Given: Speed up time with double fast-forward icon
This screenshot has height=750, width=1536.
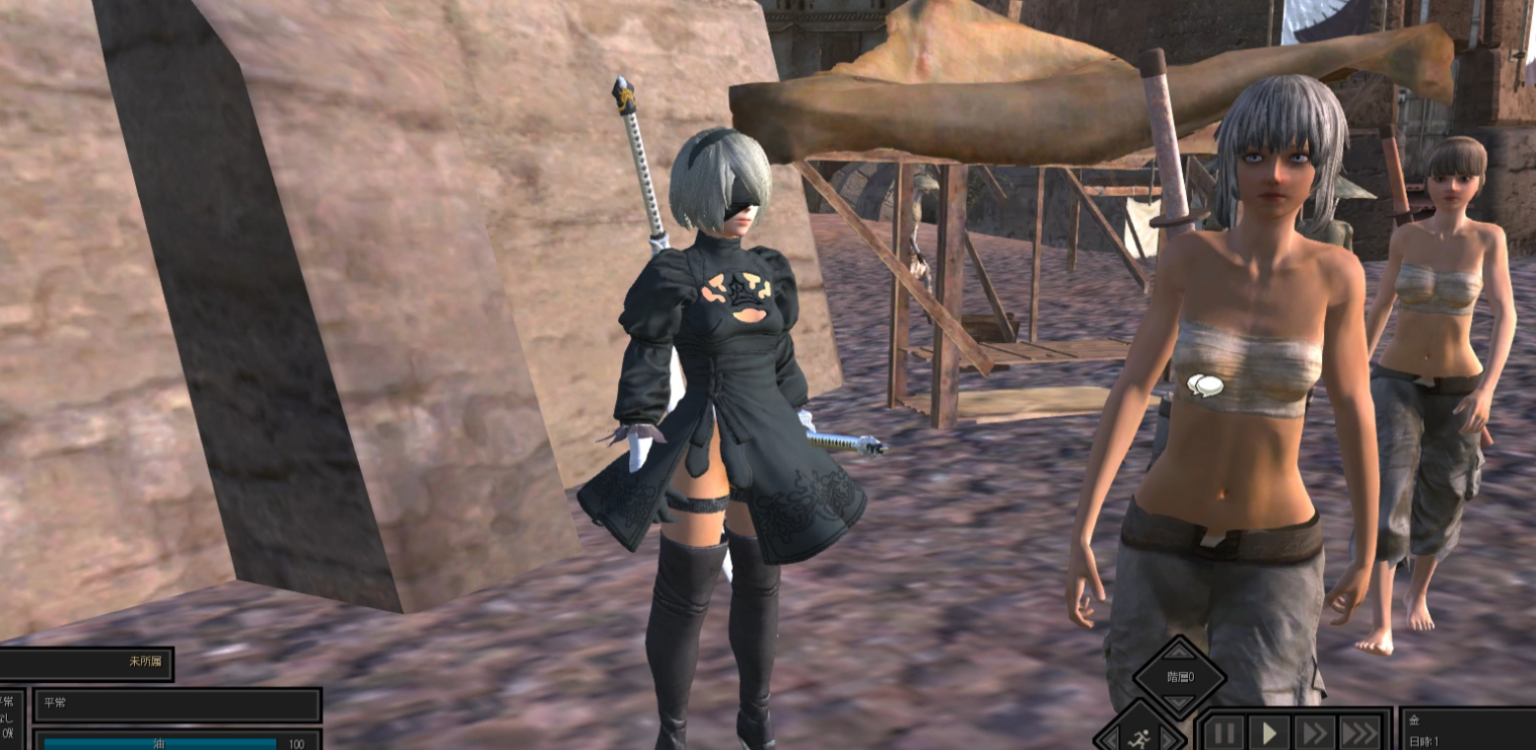Looking at the screenshot, I should pos(1315,733).
